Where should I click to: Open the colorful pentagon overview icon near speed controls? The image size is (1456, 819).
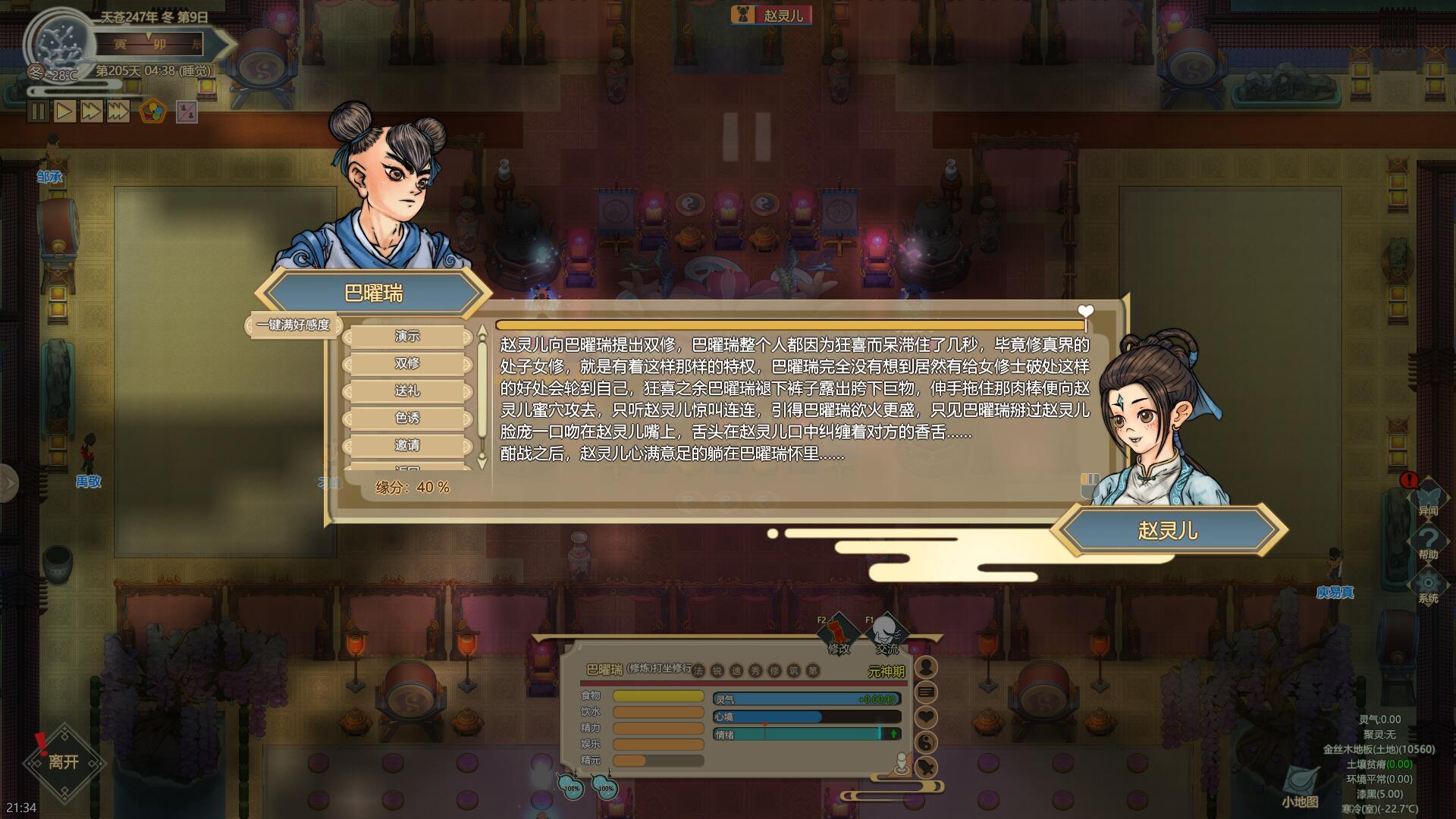click(x=153, y=112)
